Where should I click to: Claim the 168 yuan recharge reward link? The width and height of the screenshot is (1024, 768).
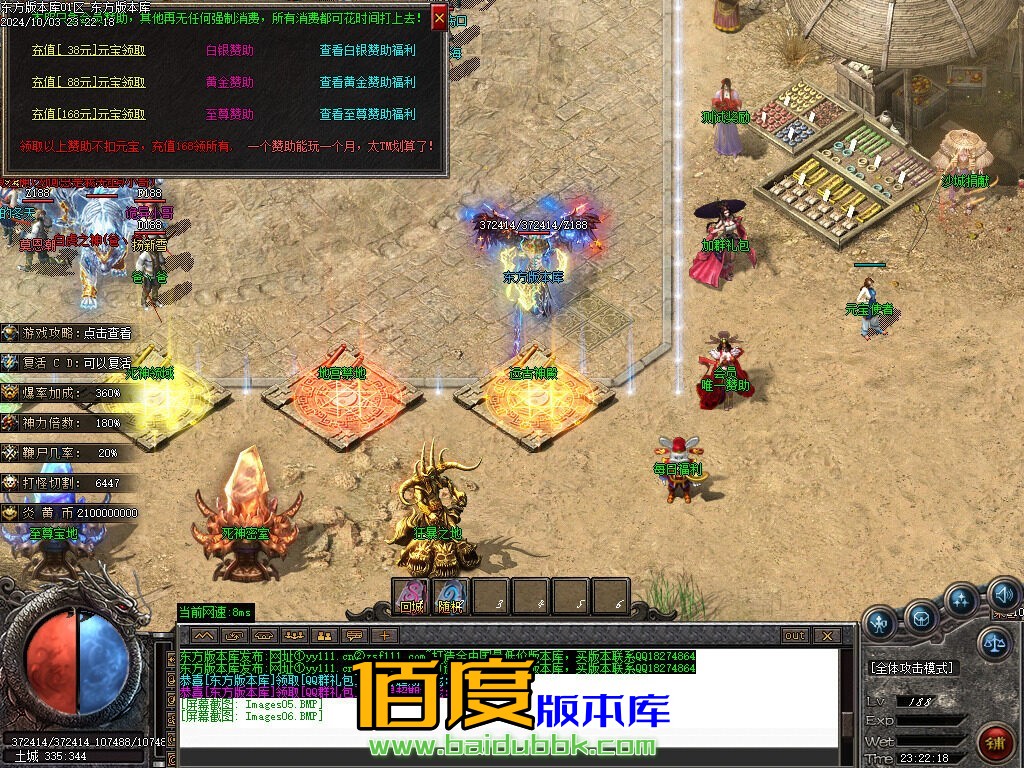click(88, 114)
